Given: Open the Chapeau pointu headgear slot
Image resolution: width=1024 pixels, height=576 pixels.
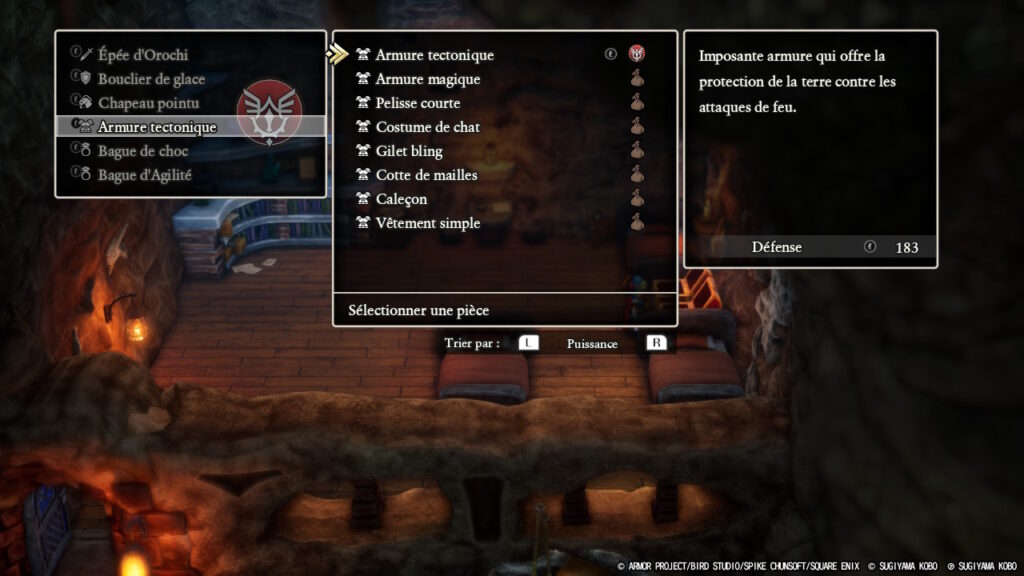Looking at the screenshot, I should click(x=148, y=103).
